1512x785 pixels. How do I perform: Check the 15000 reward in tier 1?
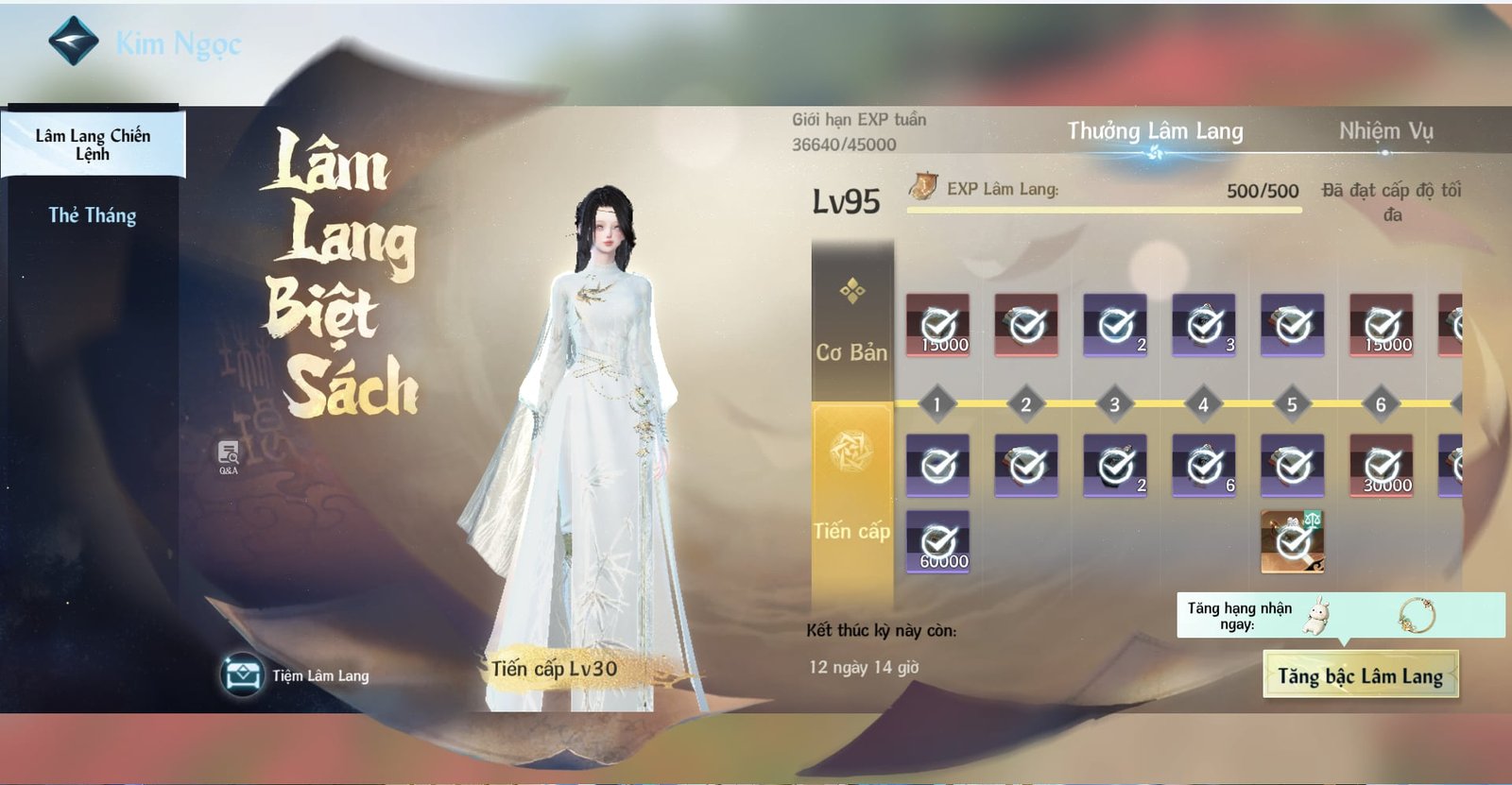coord(936,326)
